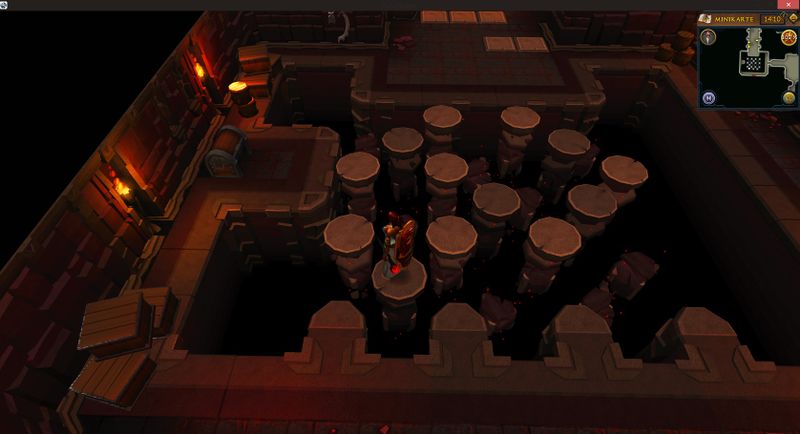Image resolution: width=800 pixels, height=434 pixels.
Task: Open the world map globe button
Action: pos(790,97)
